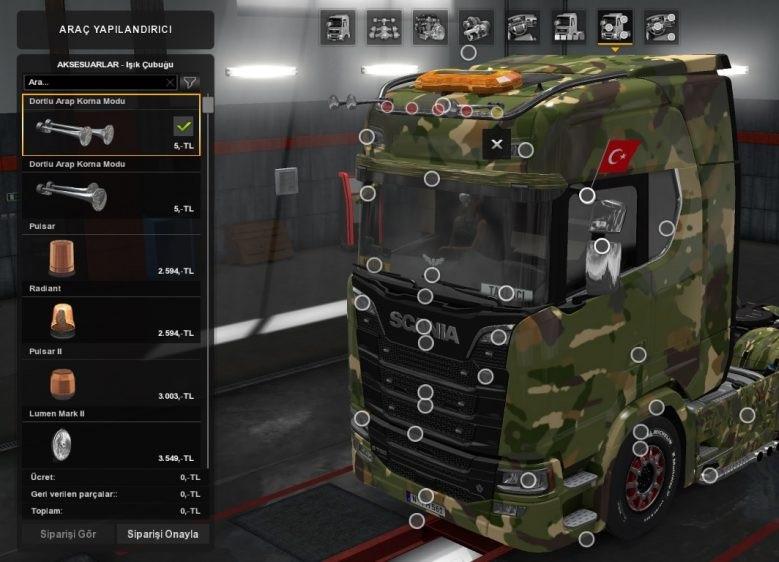Switch to the transmission tab
The width and height of the screenshot is (779, 562).
coord(476,27)
